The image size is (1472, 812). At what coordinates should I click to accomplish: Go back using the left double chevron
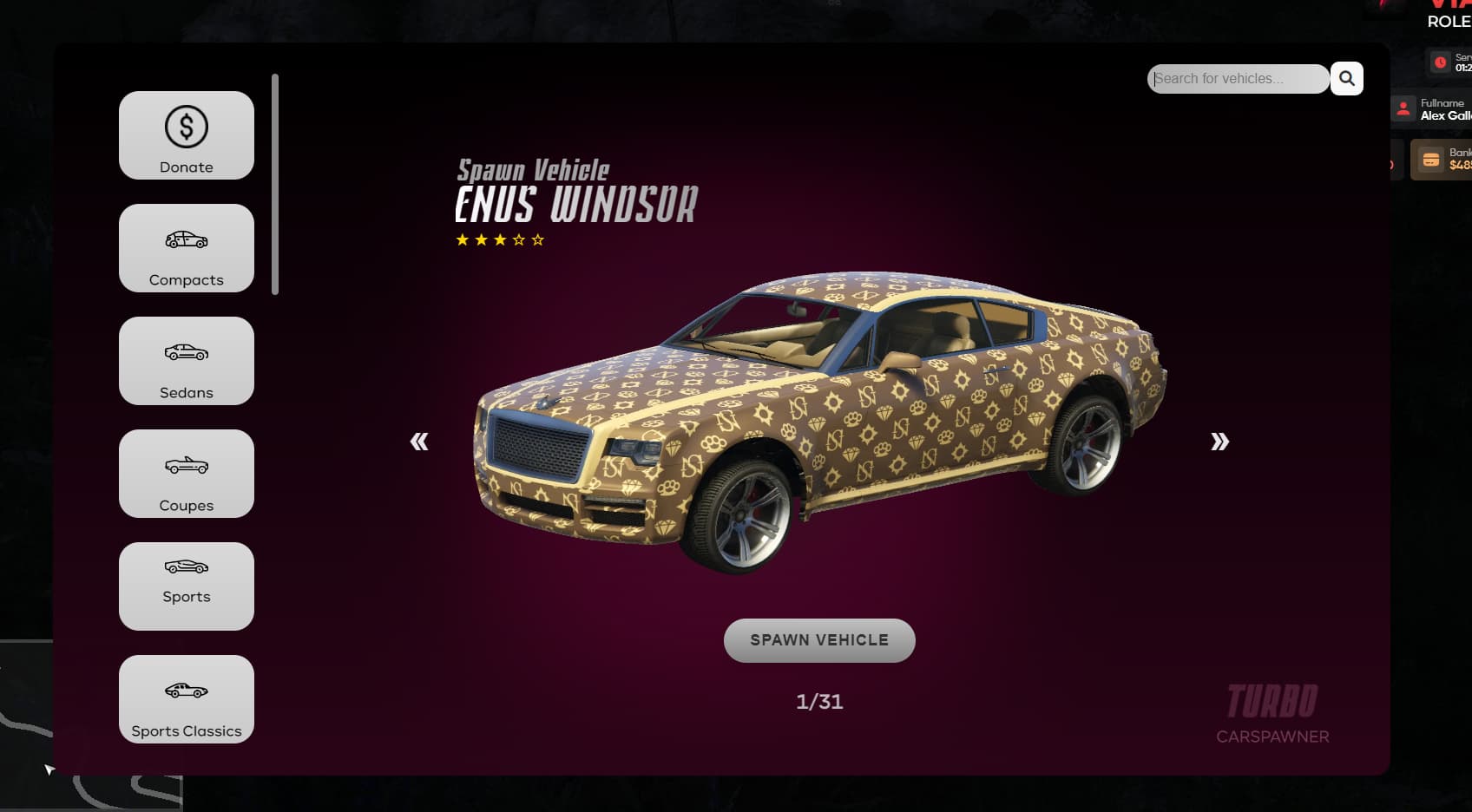click(420, 442)
